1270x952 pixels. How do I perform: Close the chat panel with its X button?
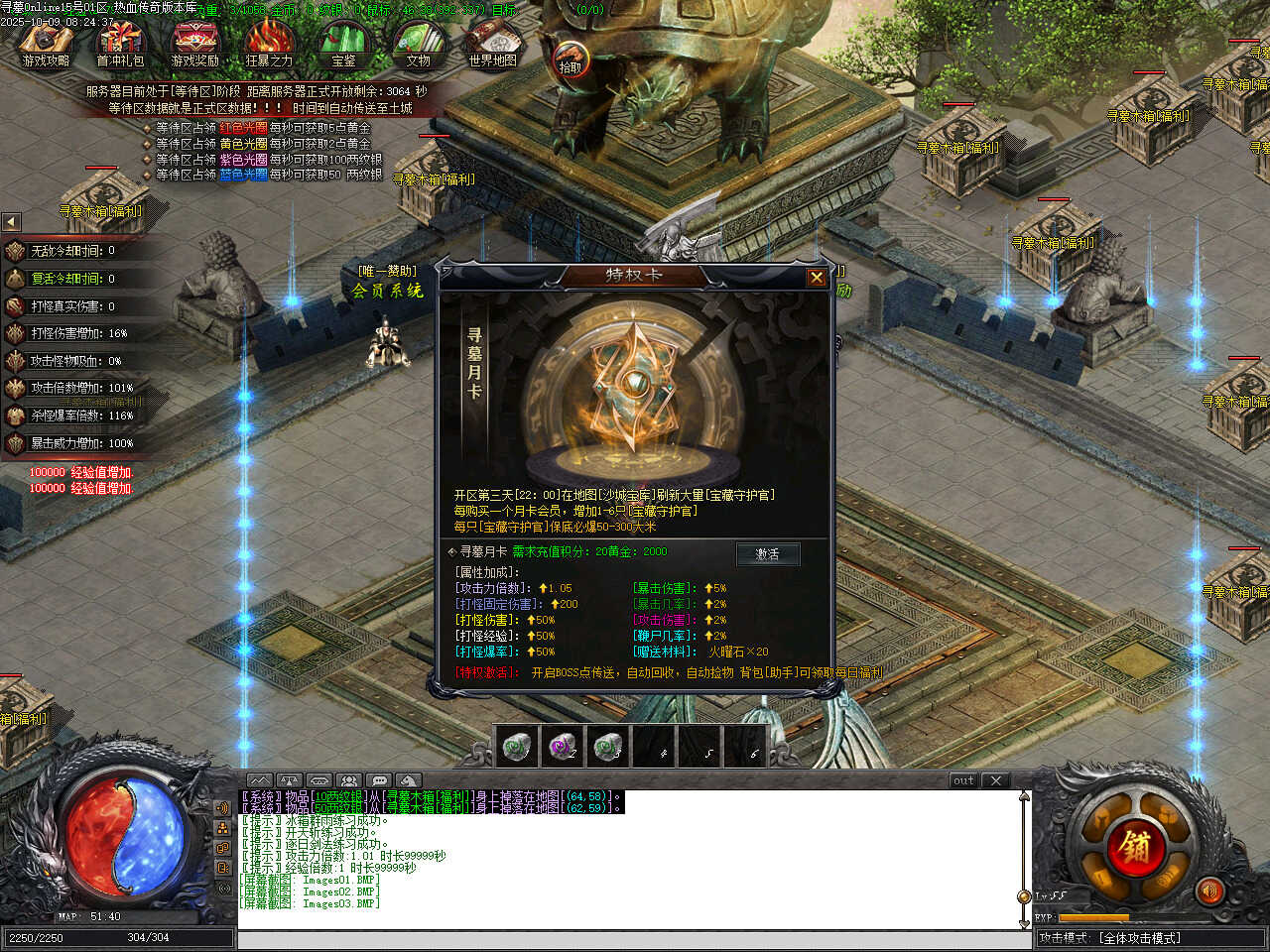[x=996, y=780]
